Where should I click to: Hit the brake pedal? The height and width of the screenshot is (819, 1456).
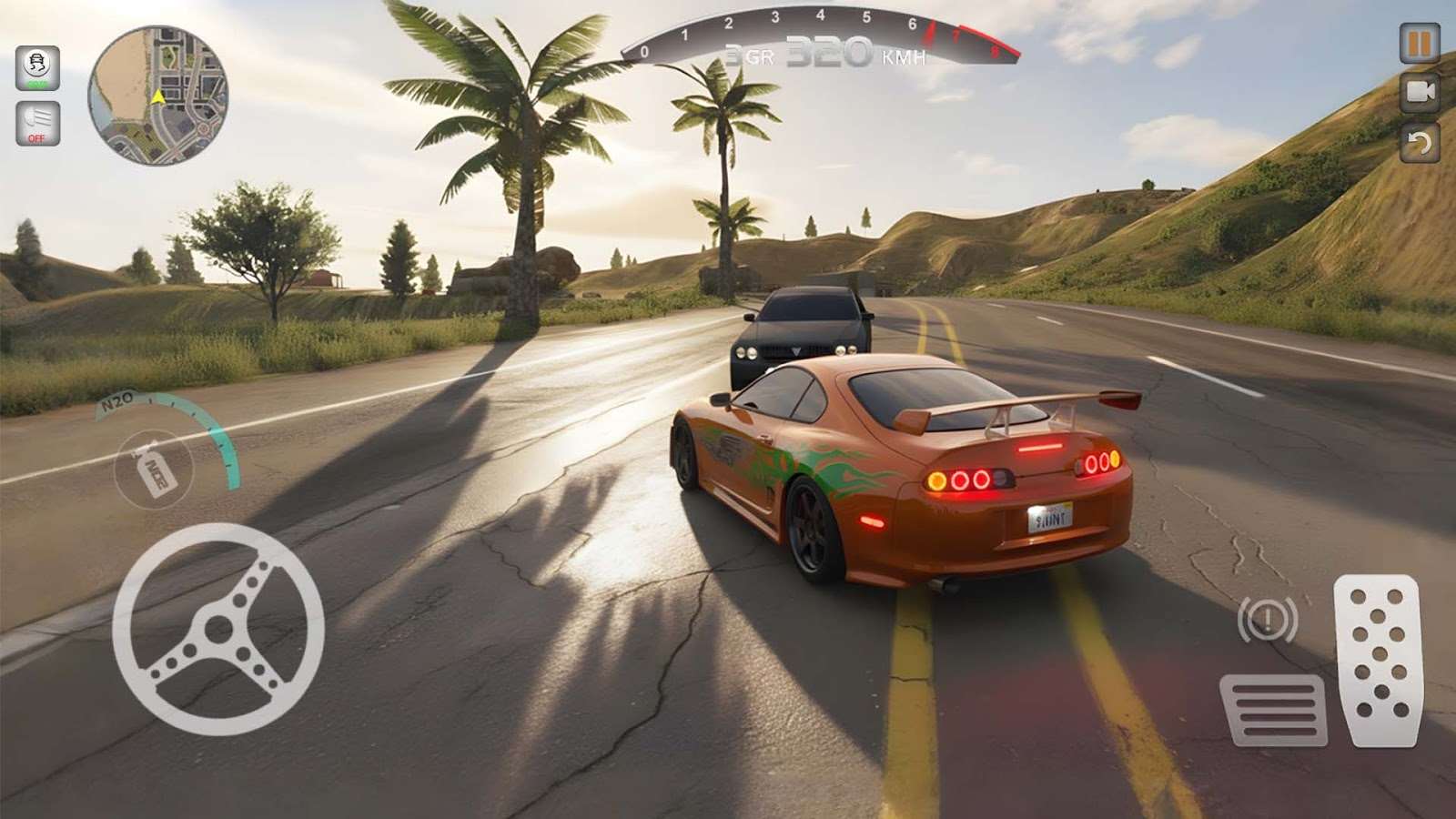tap(1273, 709)
